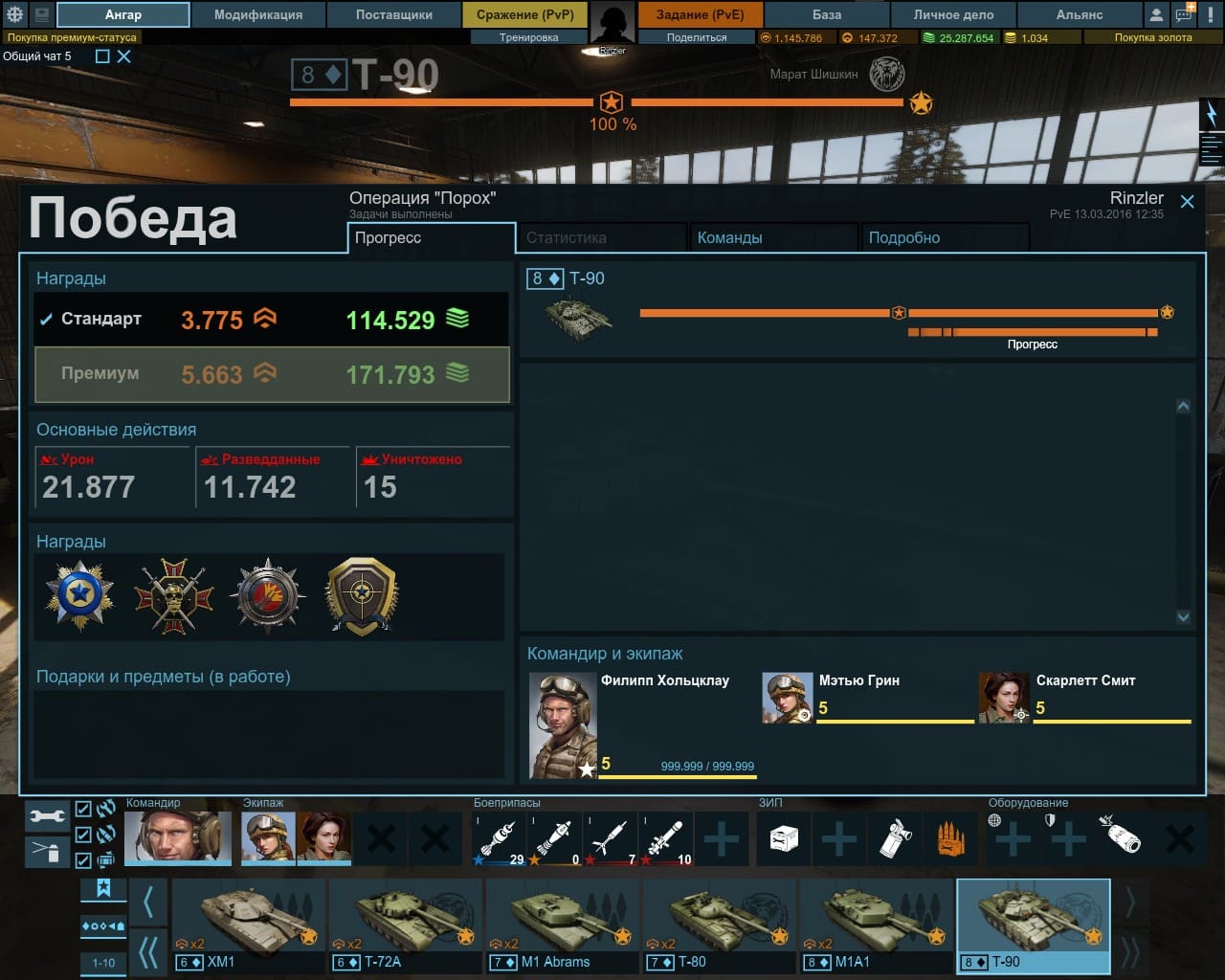Open the Ангар tab
Image resolution: width=1225 pixels, height=980 pixels.
click(122, 14)
